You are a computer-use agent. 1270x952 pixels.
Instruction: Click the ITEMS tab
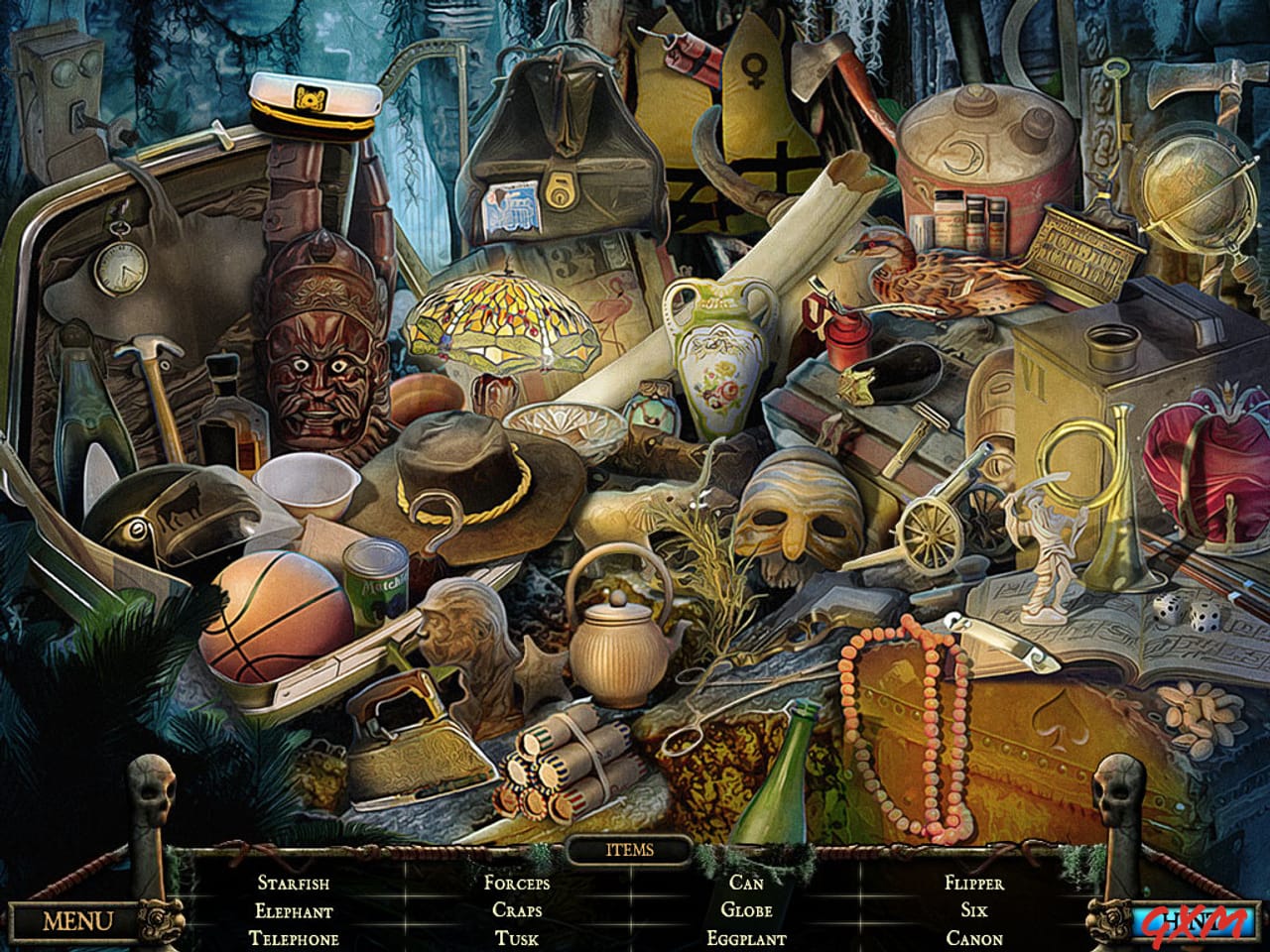point(631,850)
